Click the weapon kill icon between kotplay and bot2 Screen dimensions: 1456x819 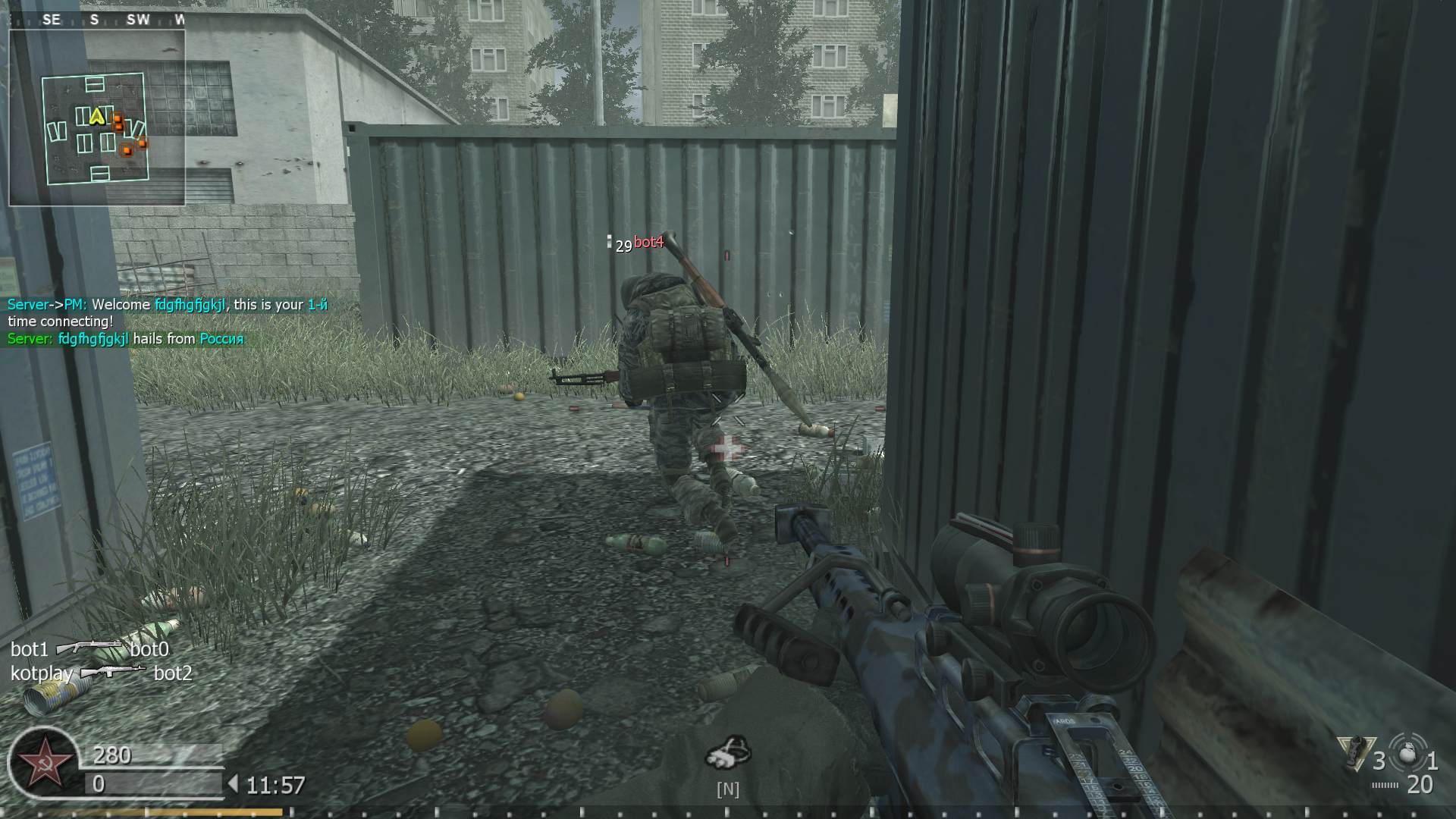(112, 672)
